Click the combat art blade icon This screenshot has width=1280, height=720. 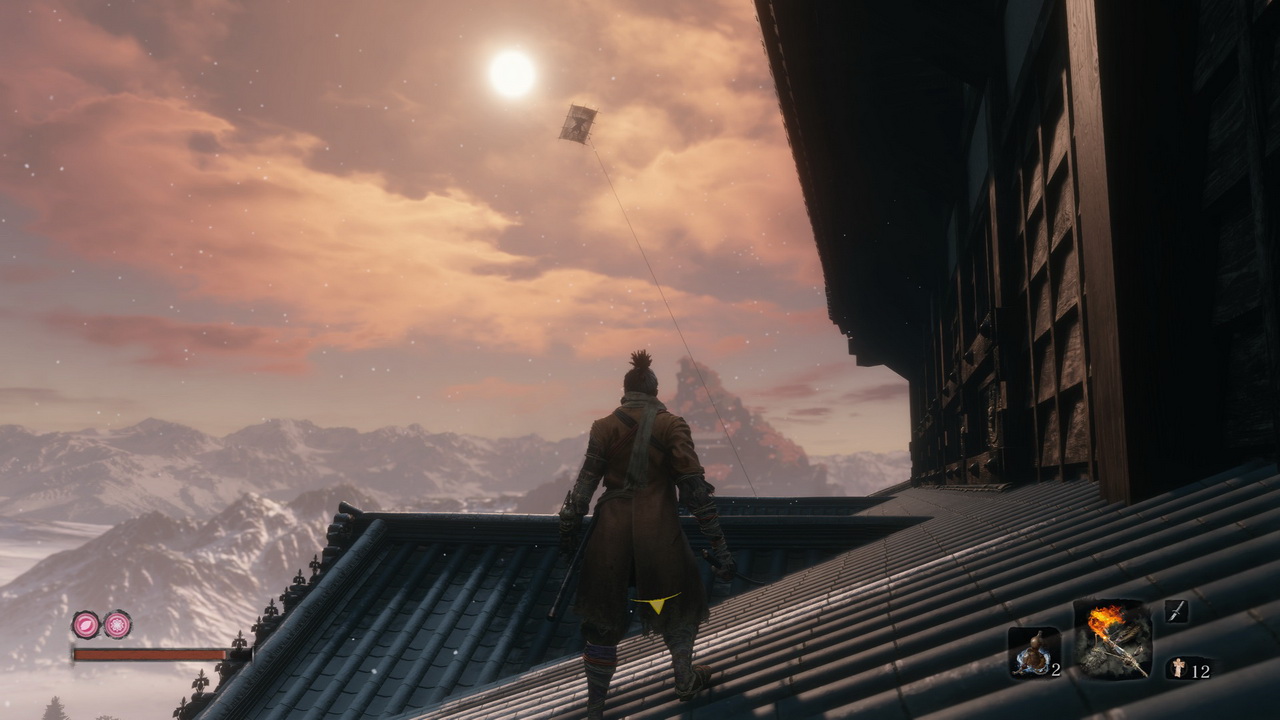1177,611
